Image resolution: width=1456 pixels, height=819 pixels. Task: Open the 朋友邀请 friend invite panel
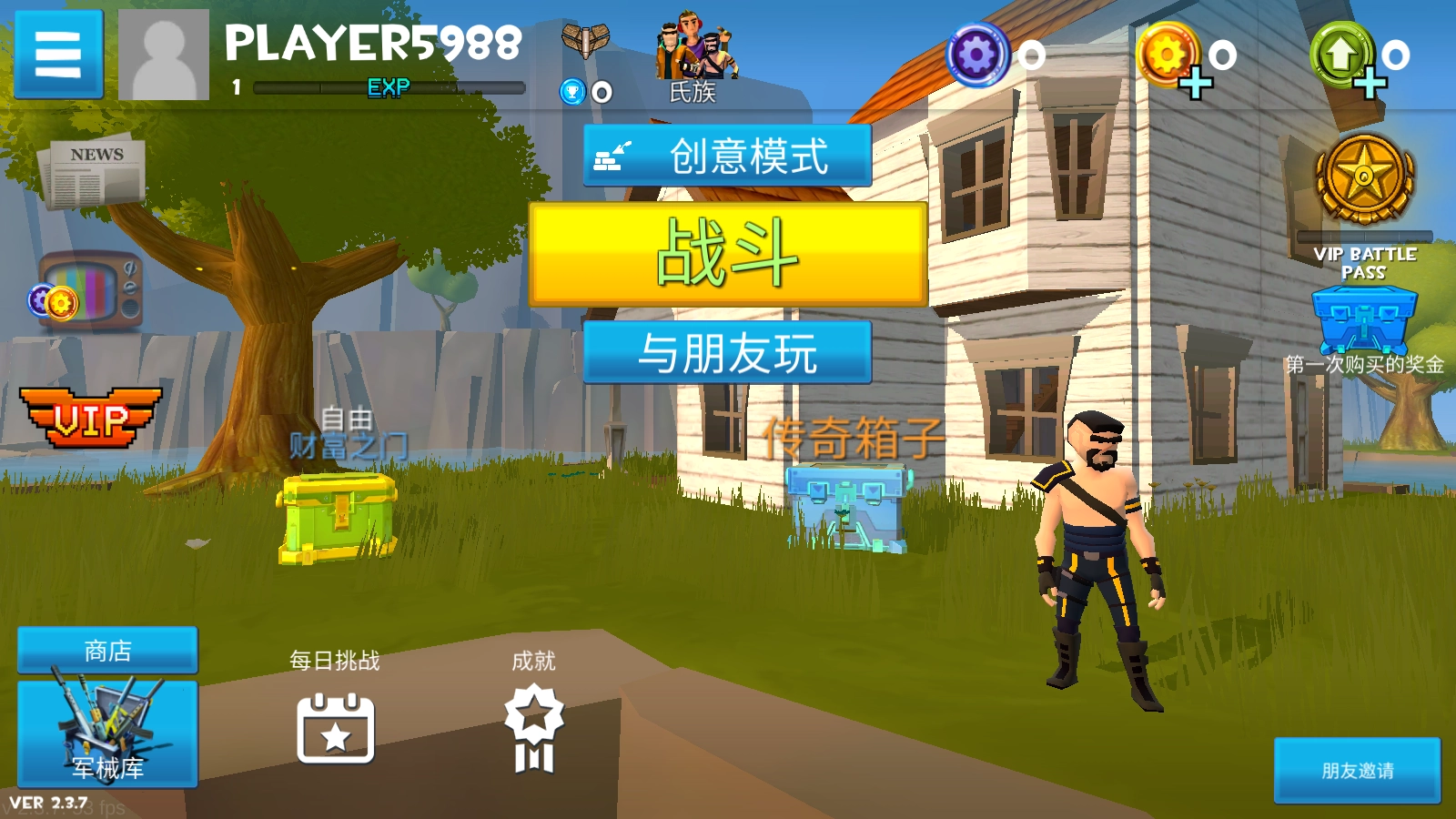tap(1358, 772)
